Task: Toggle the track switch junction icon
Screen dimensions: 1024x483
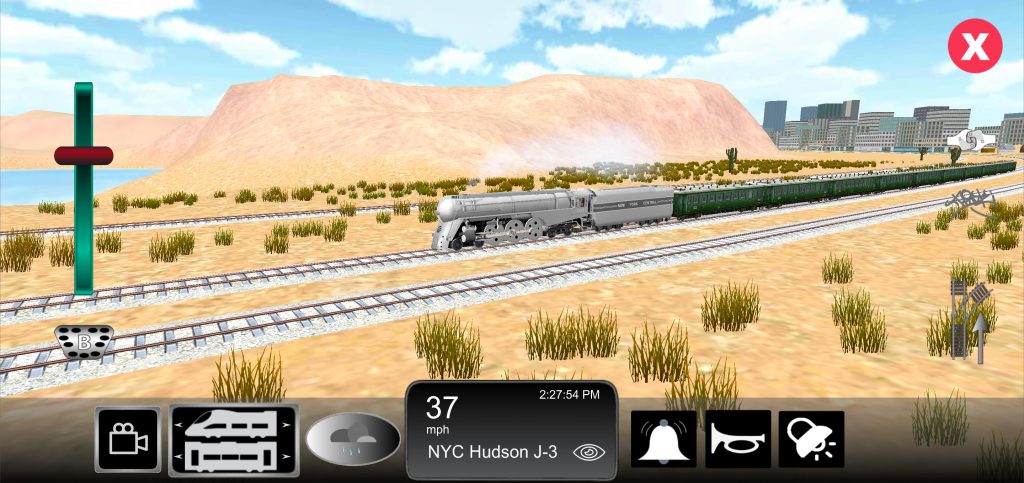Action: 970,318
